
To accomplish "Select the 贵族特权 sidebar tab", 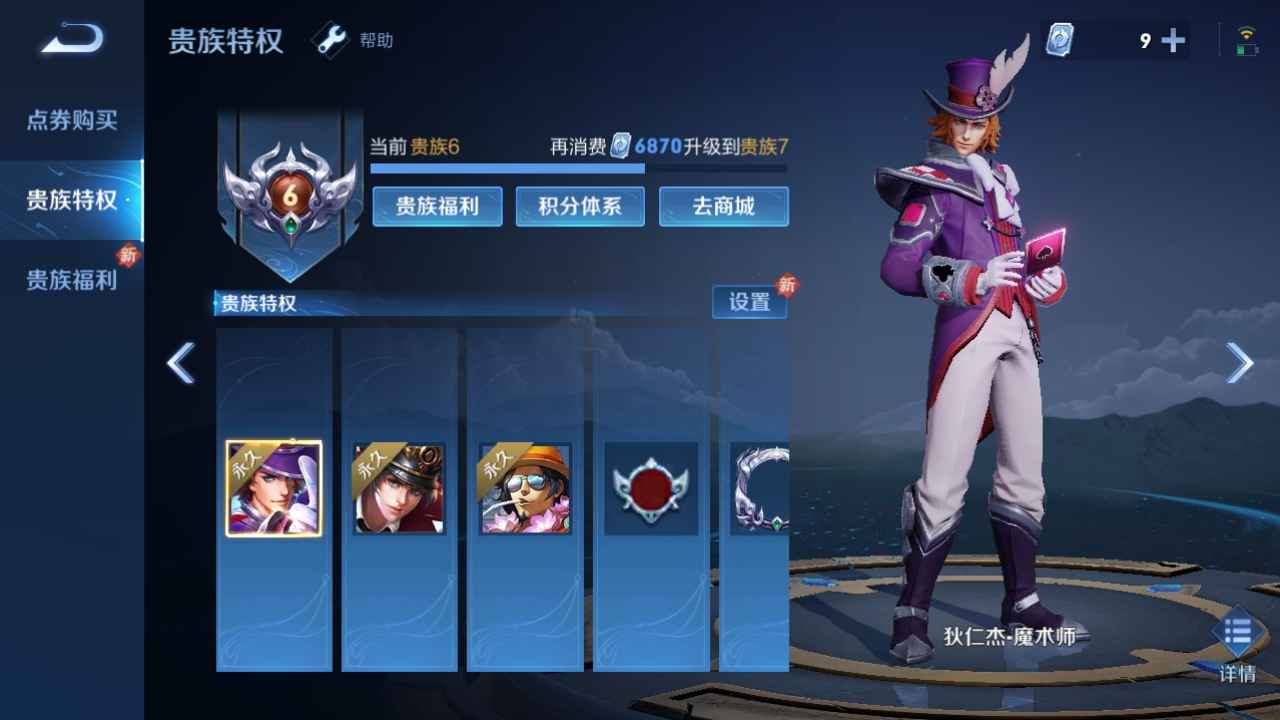I will (x=72, y=200).
